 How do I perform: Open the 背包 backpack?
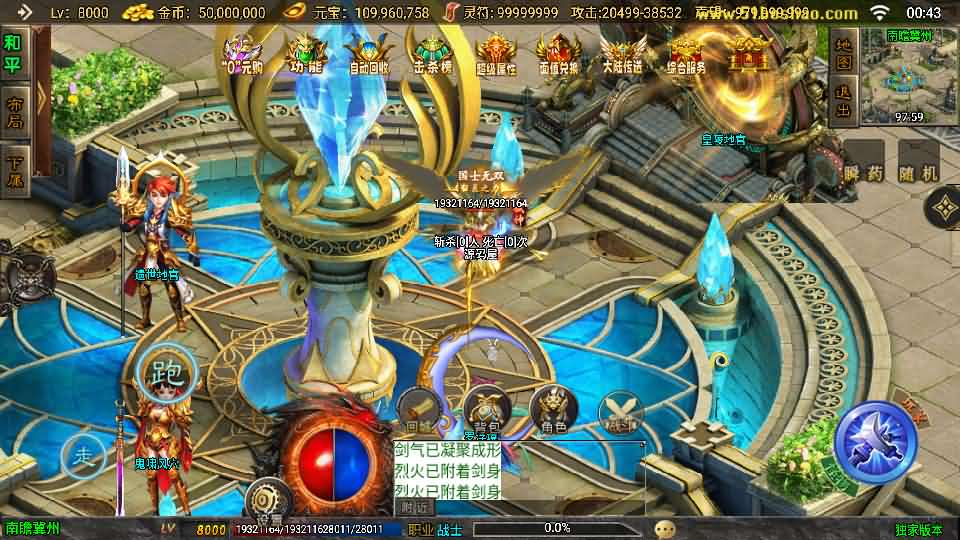point(488,409)
